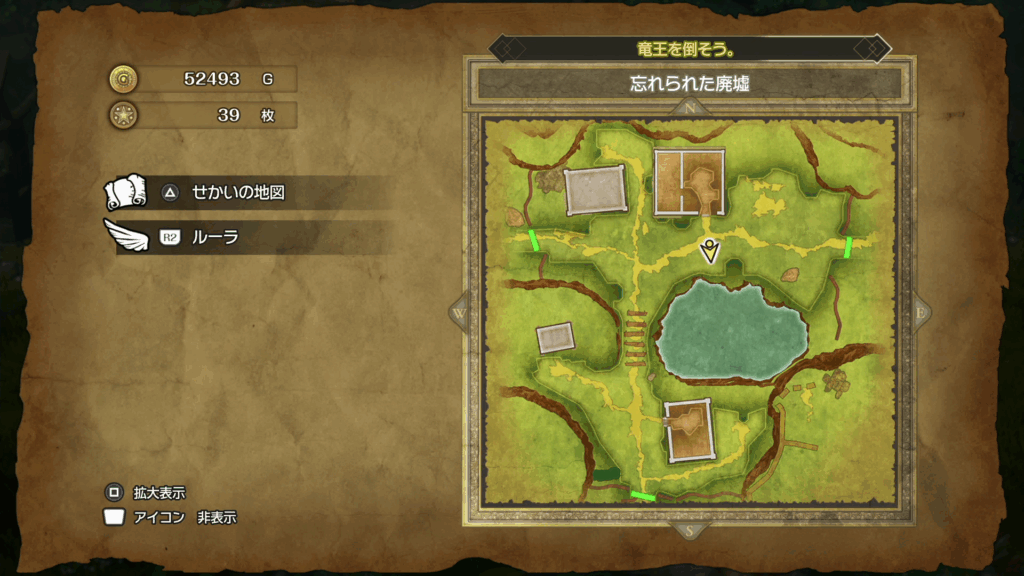Click the 竜王を倒そう objective banner
This screenshot has width=1024, height=576.
coord(689,48)
